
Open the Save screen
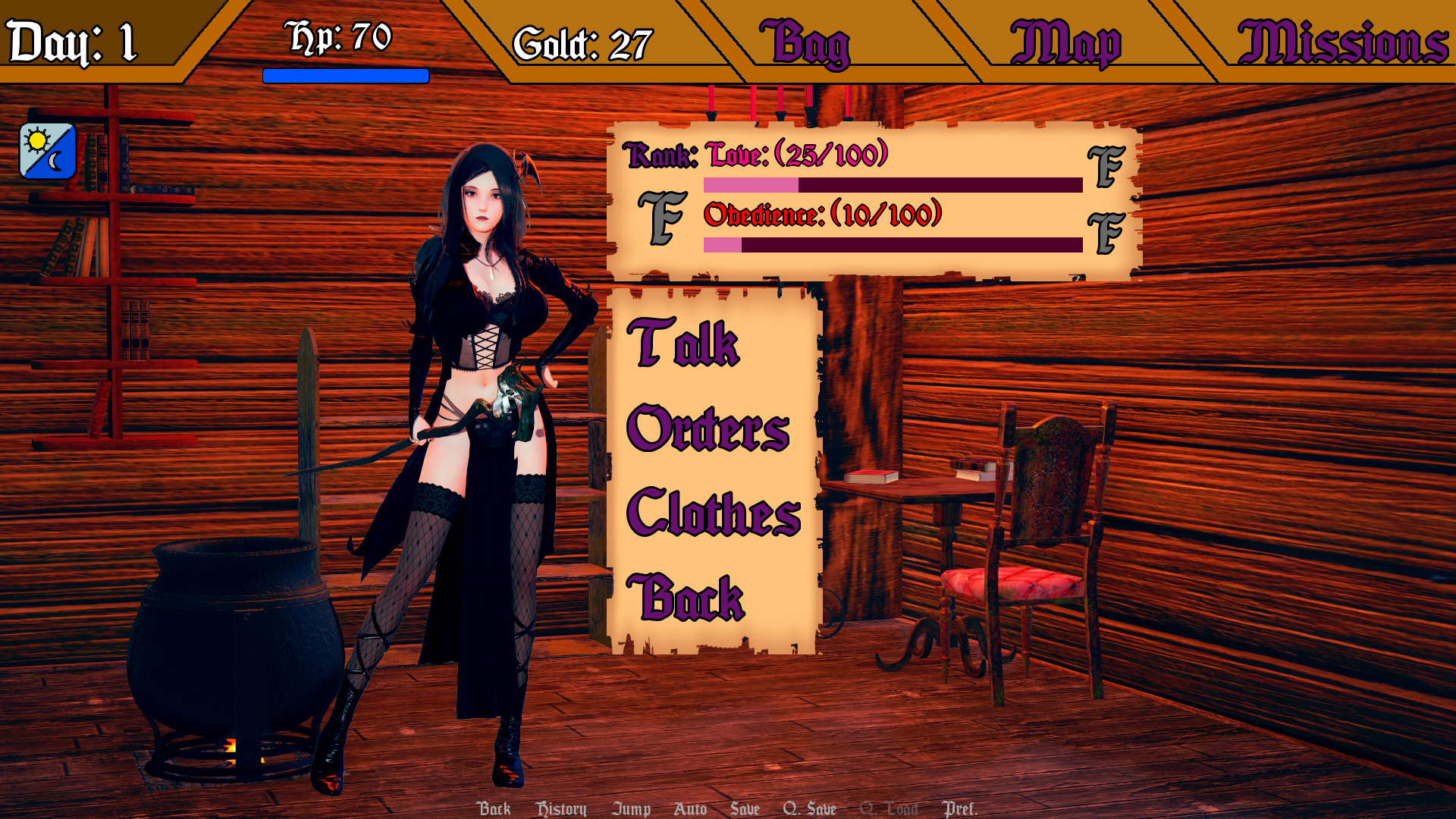click(745, 809)
